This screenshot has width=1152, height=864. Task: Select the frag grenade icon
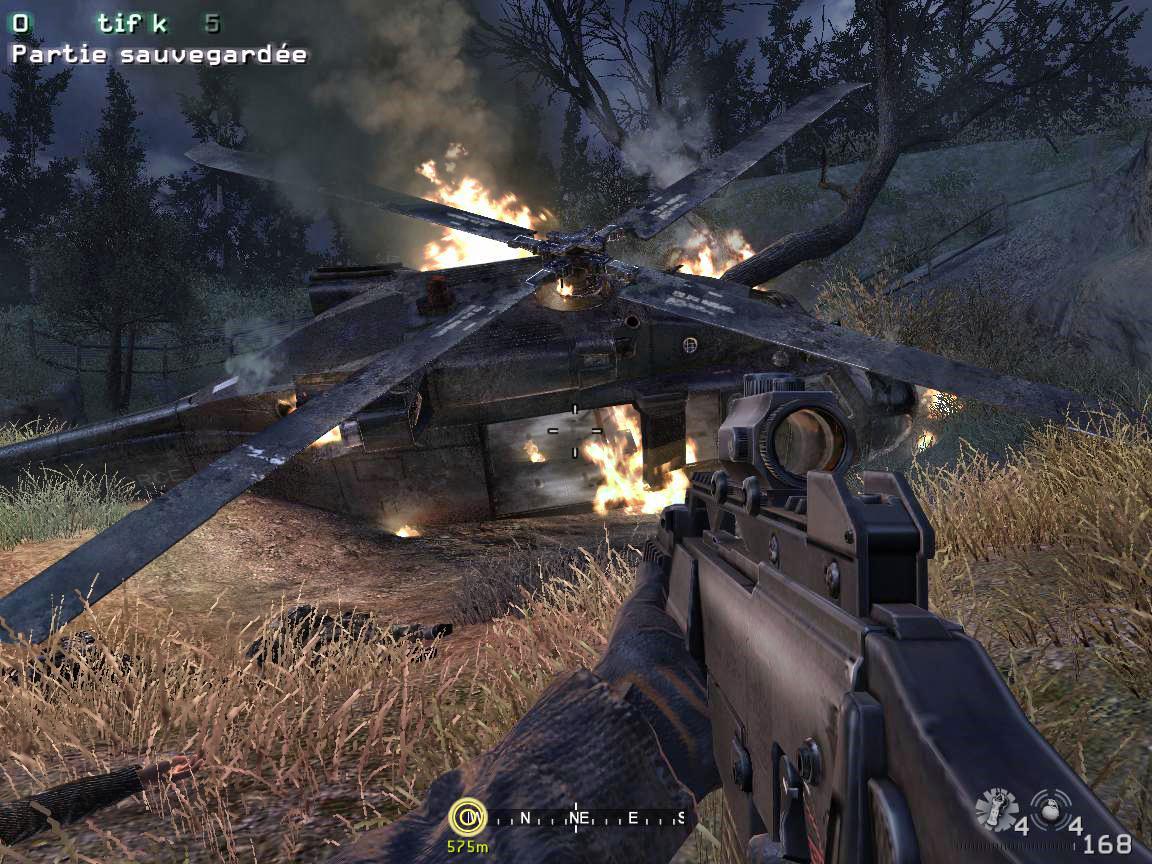pos(1049,808)
